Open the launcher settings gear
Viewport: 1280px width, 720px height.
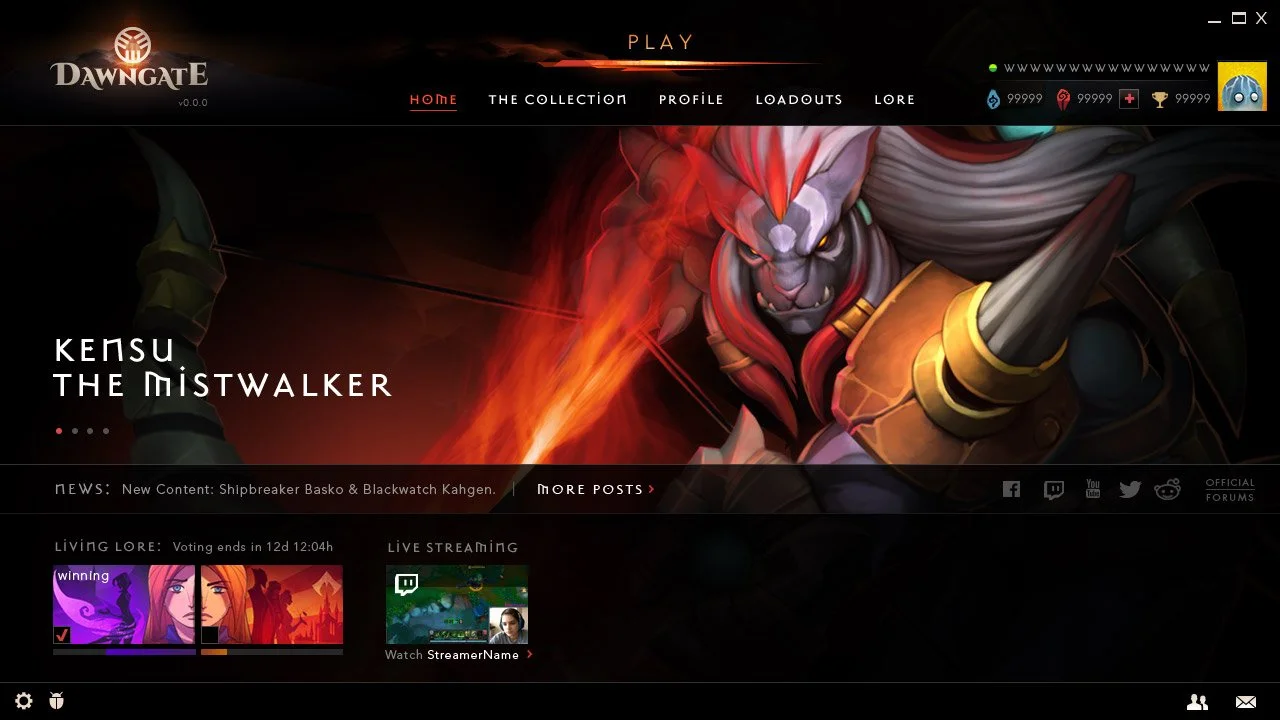pyautogui.click(x=23, y=701)
